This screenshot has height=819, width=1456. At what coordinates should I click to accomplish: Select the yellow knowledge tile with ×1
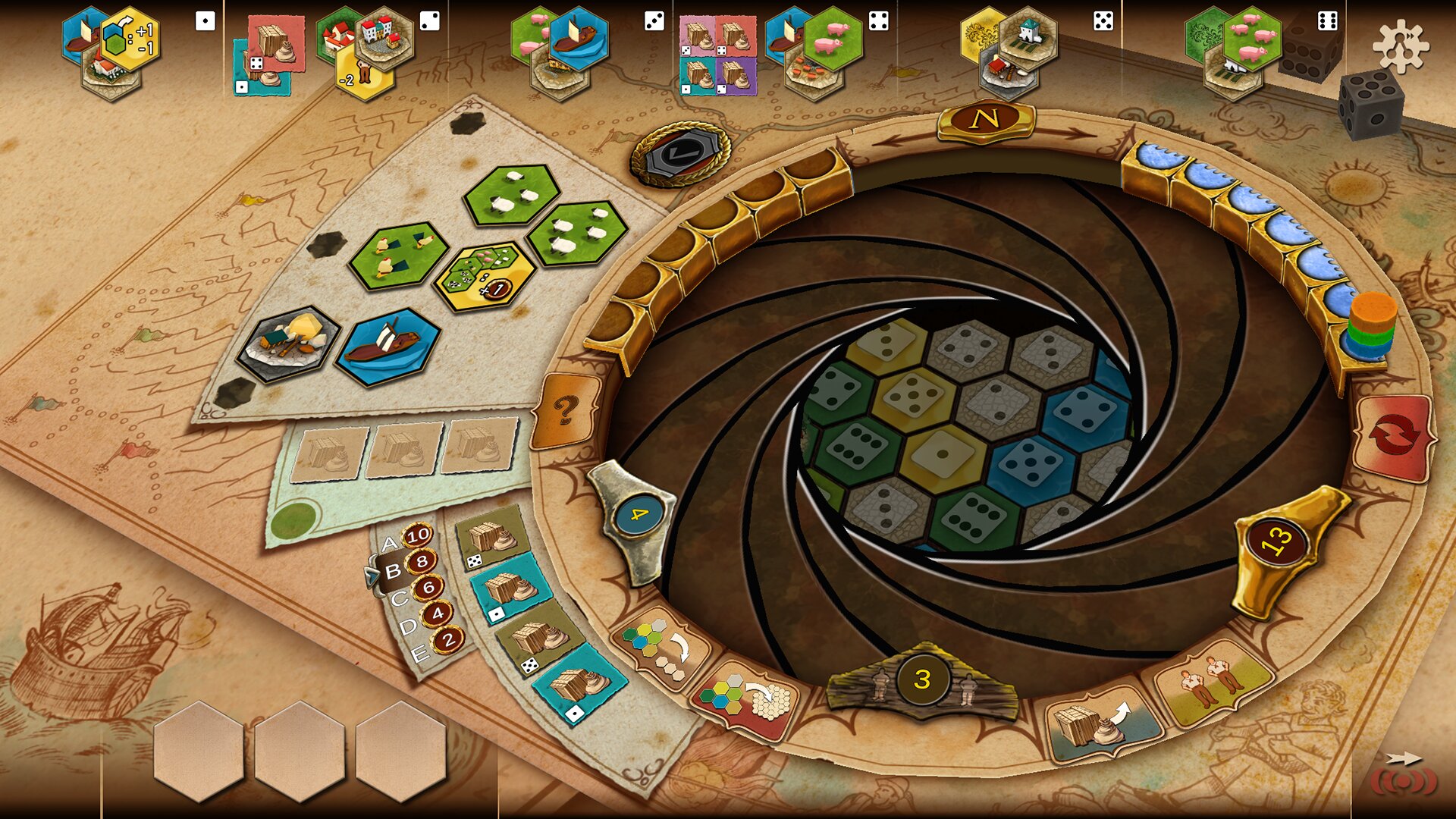point(482,275)
